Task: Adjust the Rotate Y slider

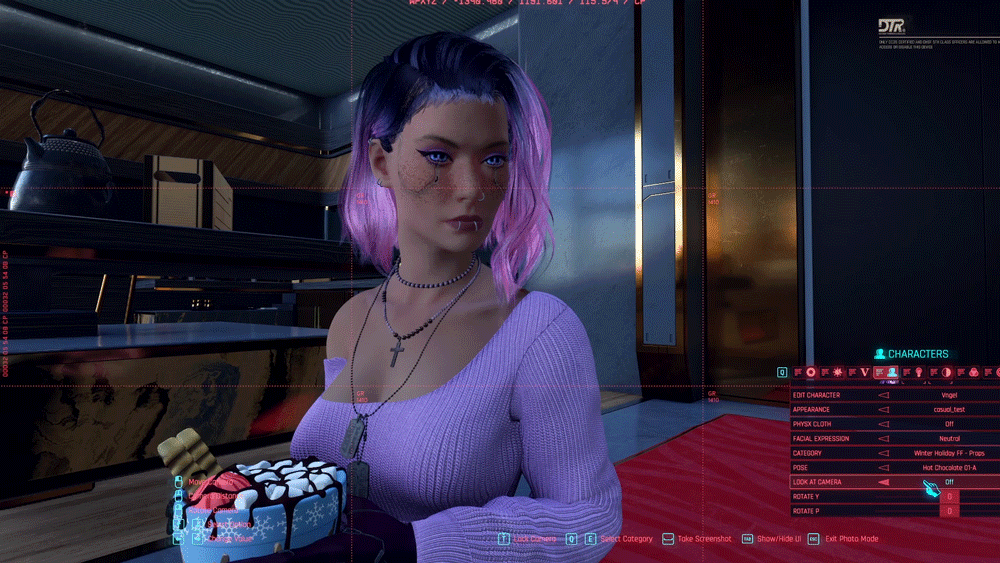Action: (x=949, y=497)
